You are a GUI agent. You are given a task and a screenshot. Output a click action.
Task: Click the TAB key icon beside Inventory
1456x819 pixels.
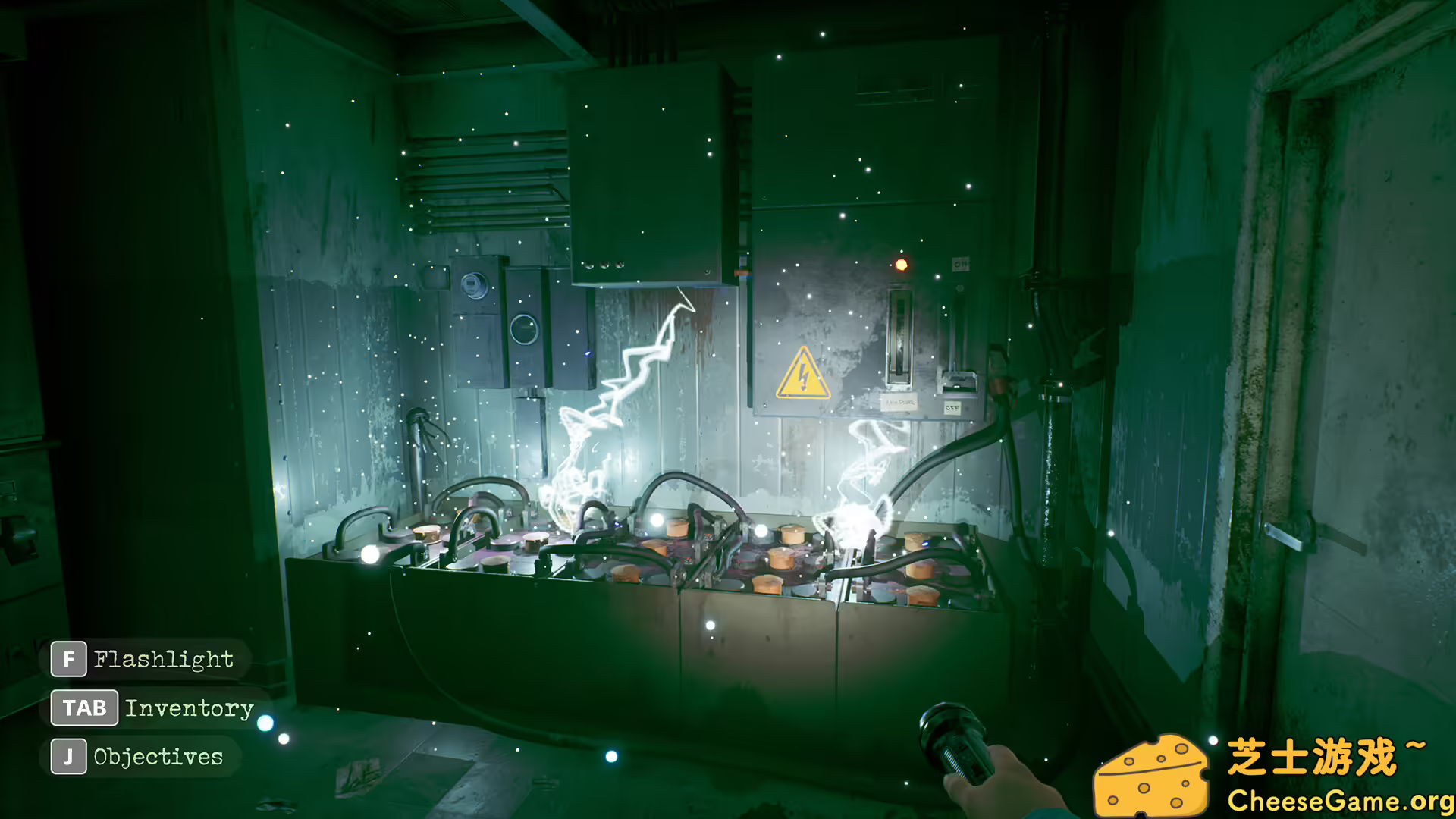click(83, 708)
